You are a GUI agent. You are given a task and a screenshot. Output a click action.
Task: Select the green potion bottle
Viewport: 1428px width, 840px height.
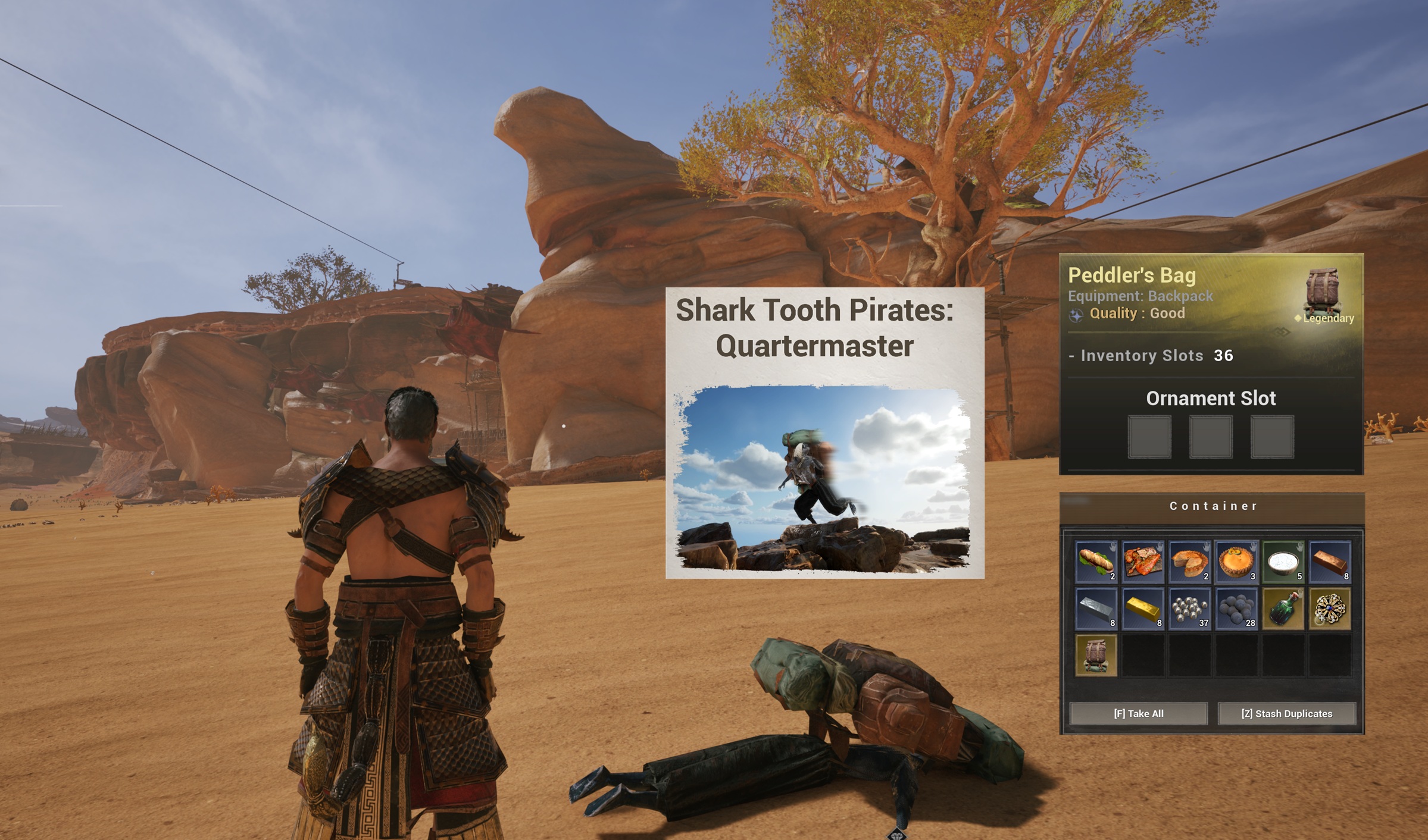pos(1283,609)
